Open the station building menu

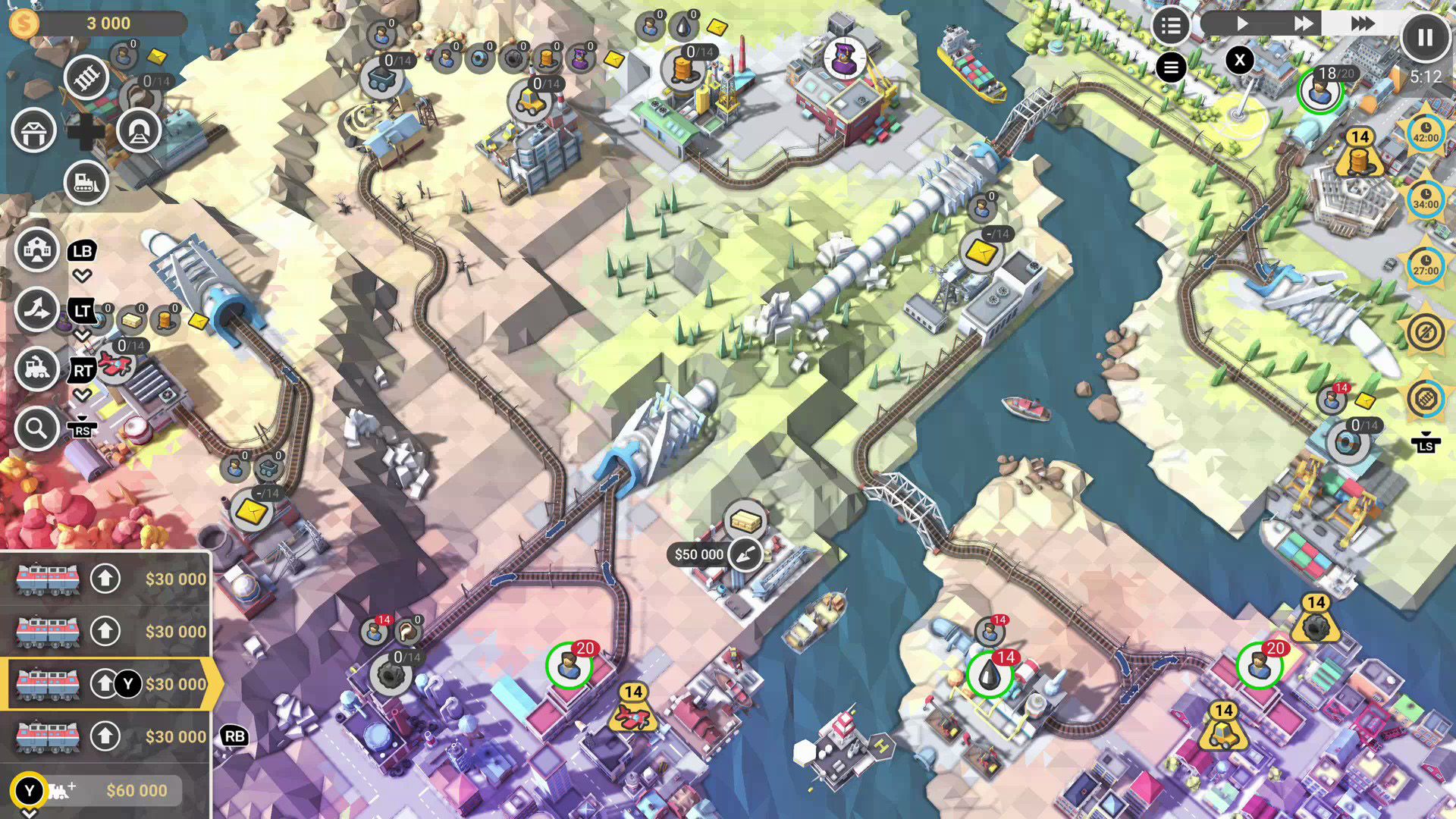point(36,249)
